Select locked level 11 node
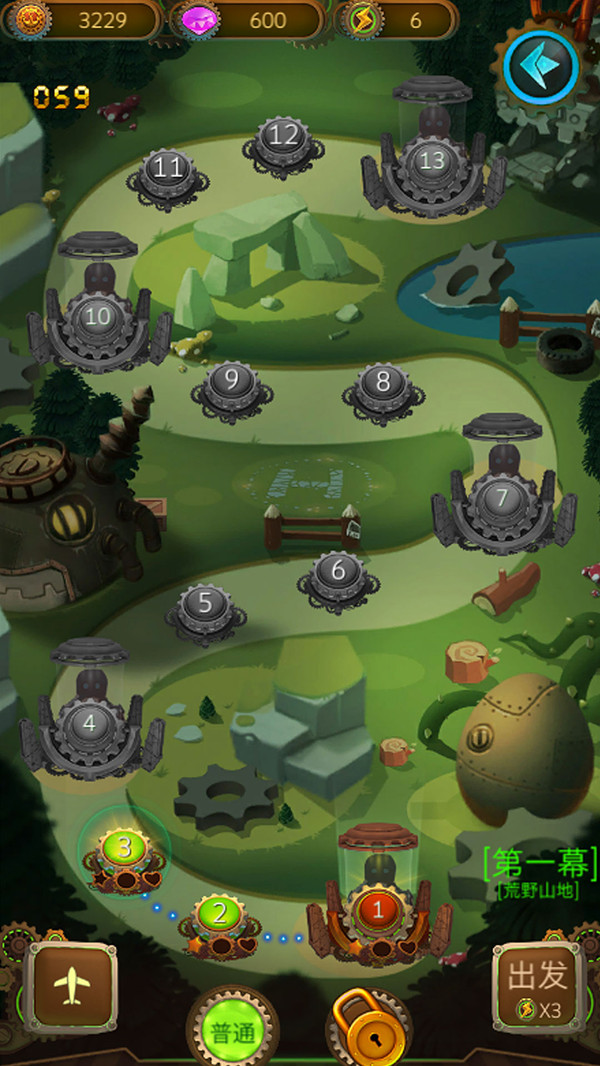 (x=167, y=169)
